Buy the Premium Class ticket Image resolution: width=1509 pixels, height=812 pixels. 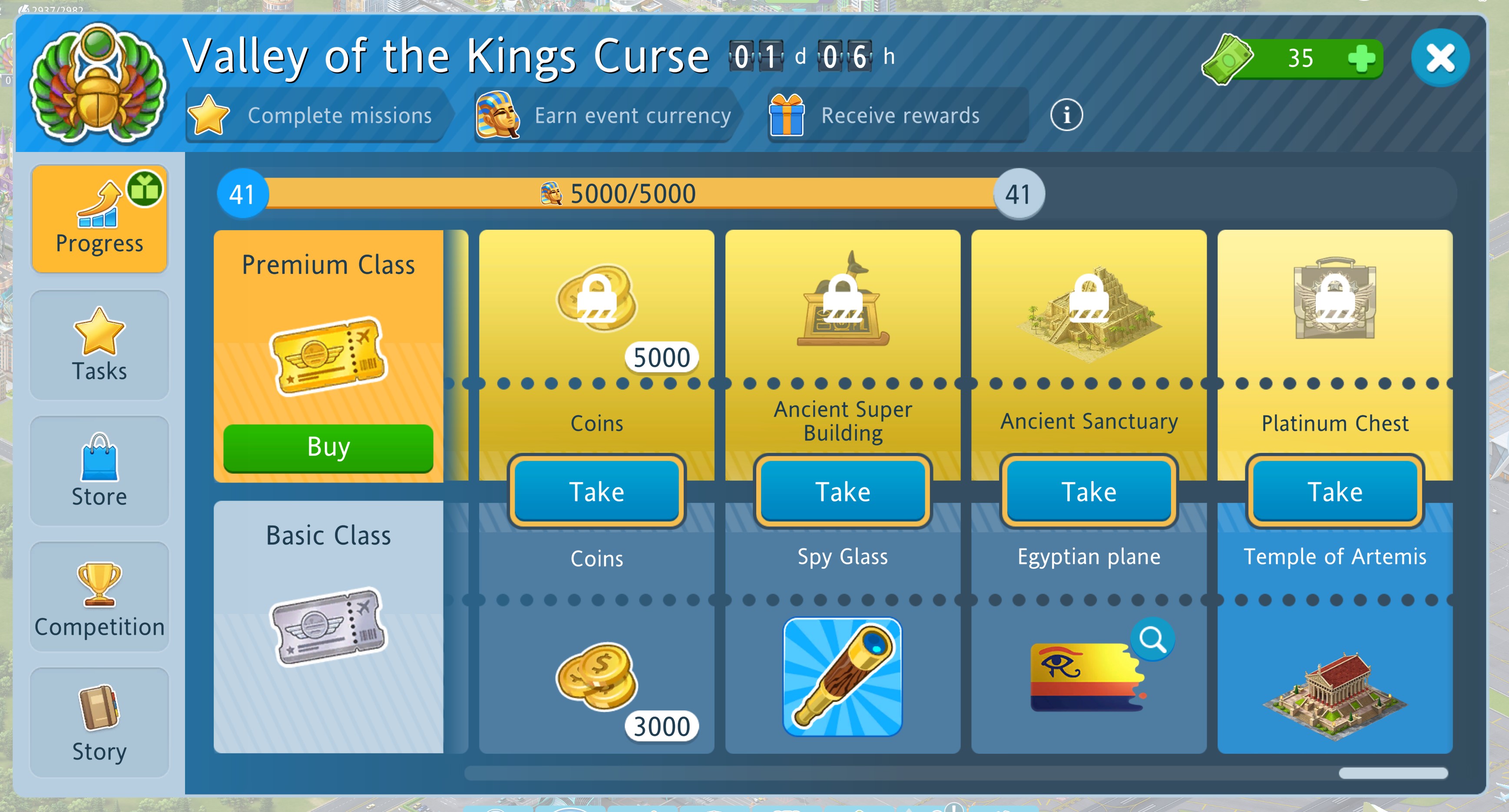328,447
